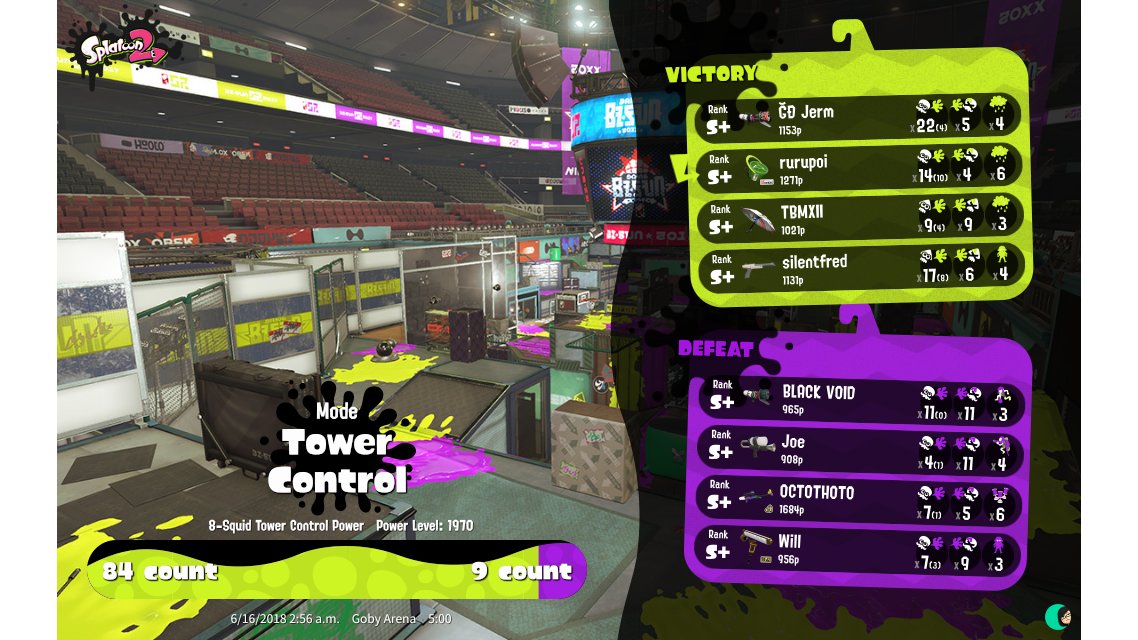1138x640 pixels.
Task: Click Will's player row
Action: click(858, 548)
